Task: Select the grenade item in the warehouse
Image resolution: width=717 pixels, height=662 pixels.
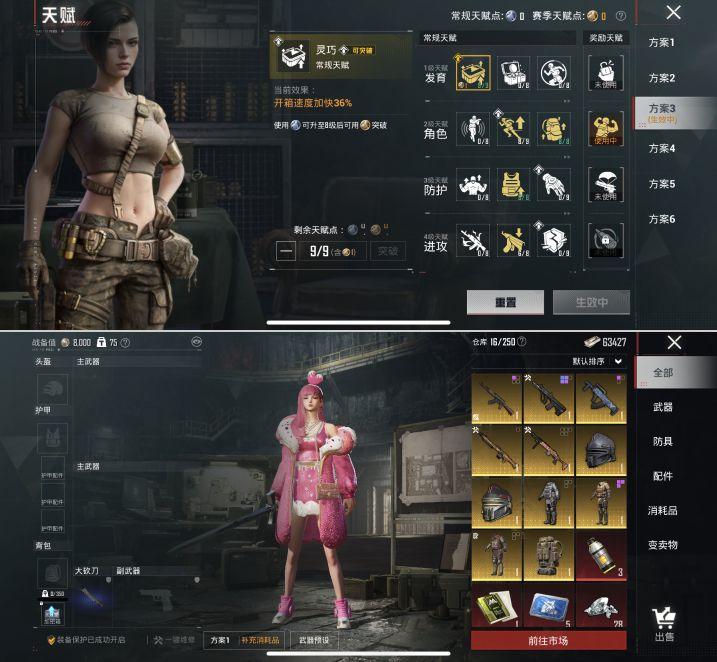Action: [x=600, y=556]
